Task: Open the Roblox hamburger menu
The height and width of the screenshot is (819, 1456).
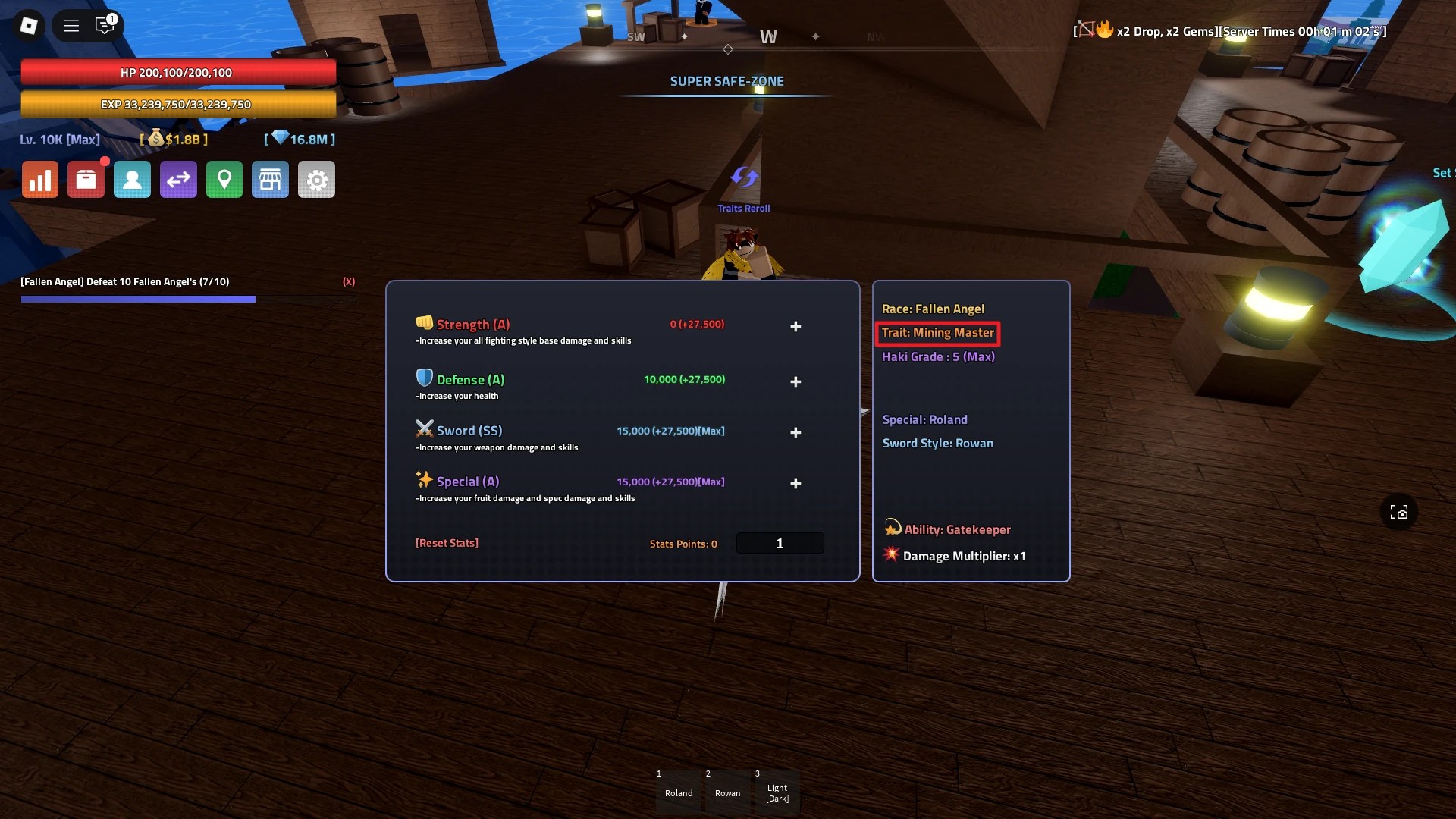Action: pyautogui.click(x=71, y=25)
